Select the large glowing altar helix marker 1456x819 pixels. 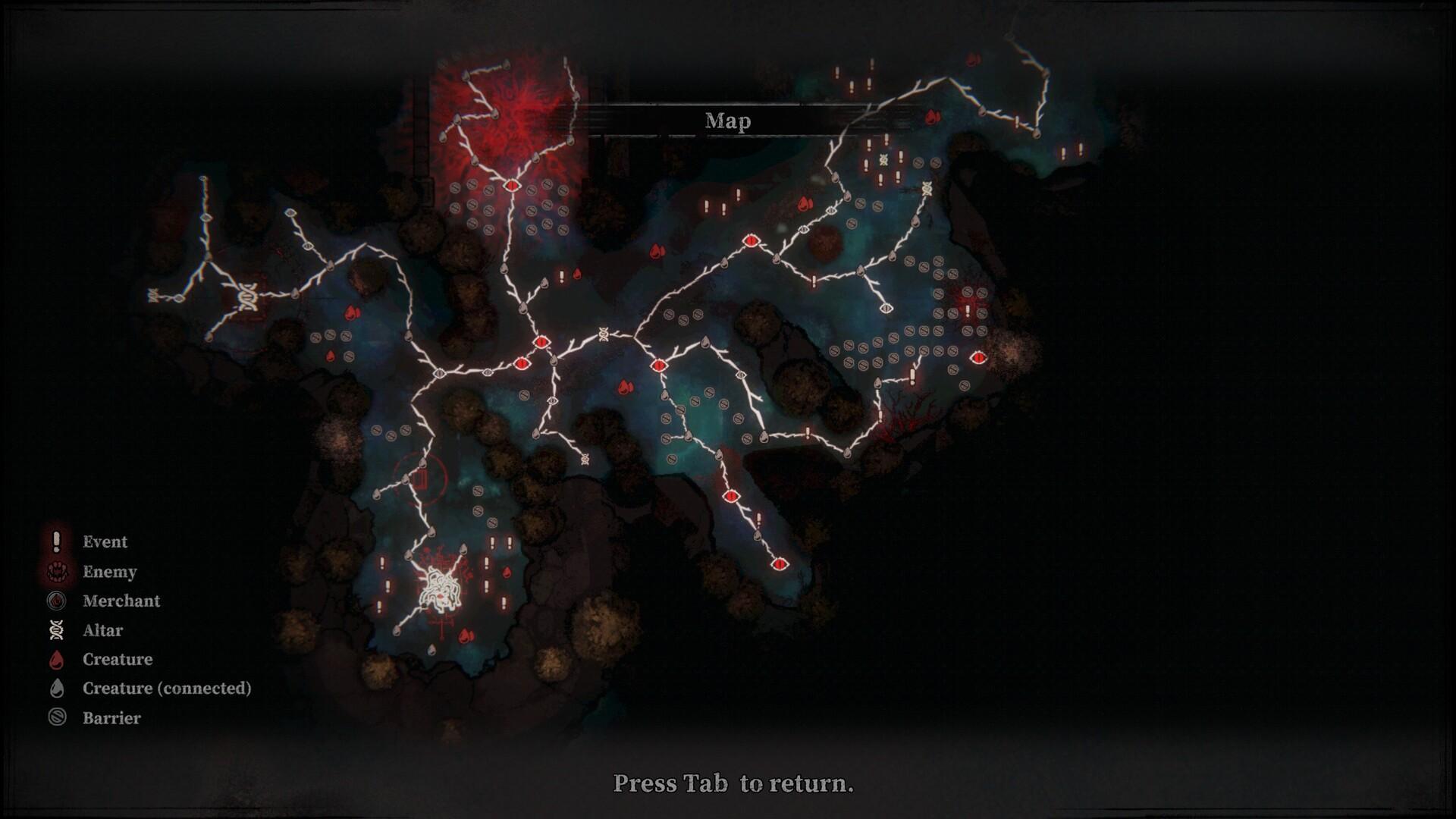click(x=247, y=297)
